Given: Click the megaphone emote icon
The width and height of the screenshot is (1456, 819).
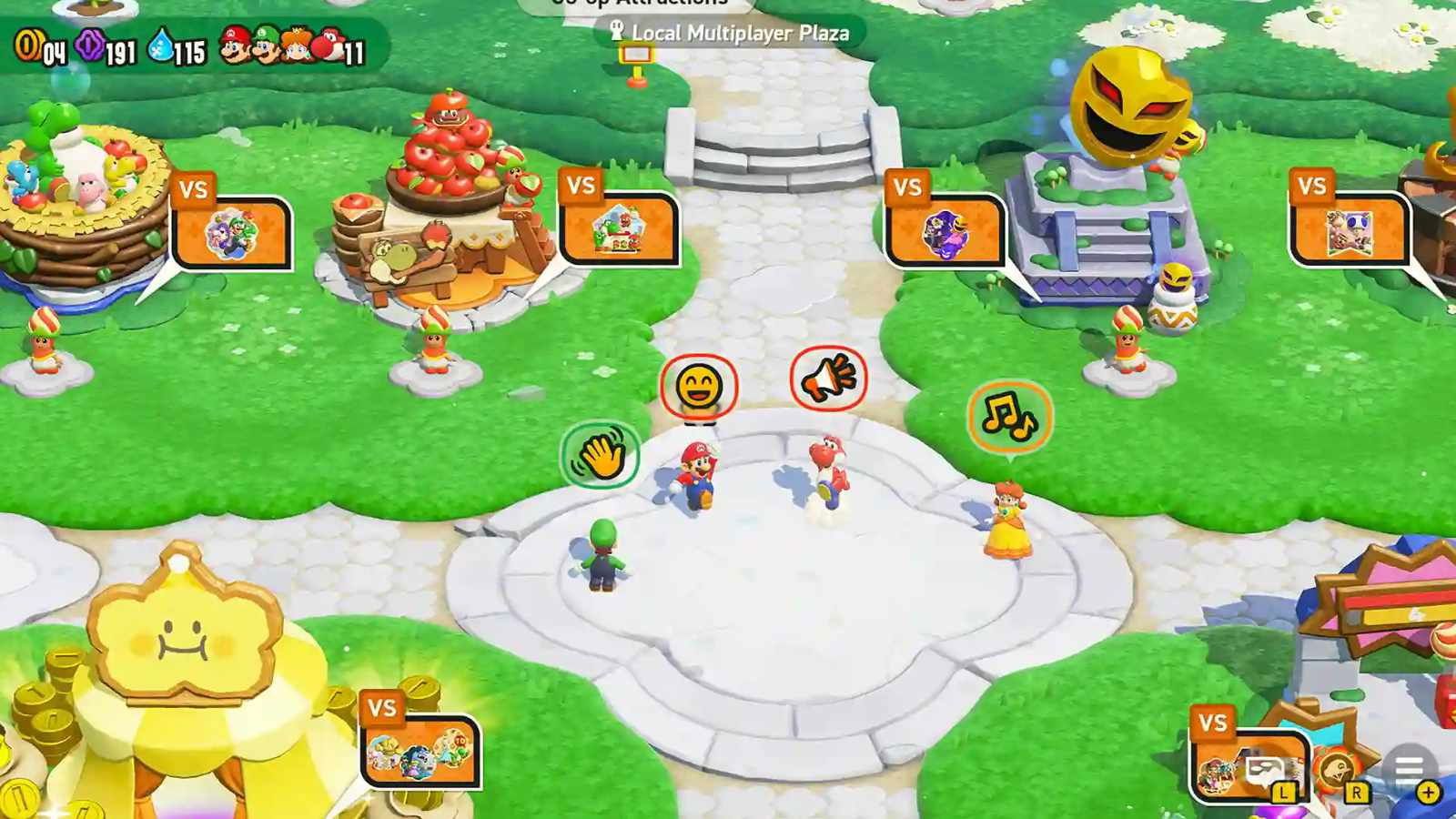Looking at the screenshot, I should click(829, 380).
